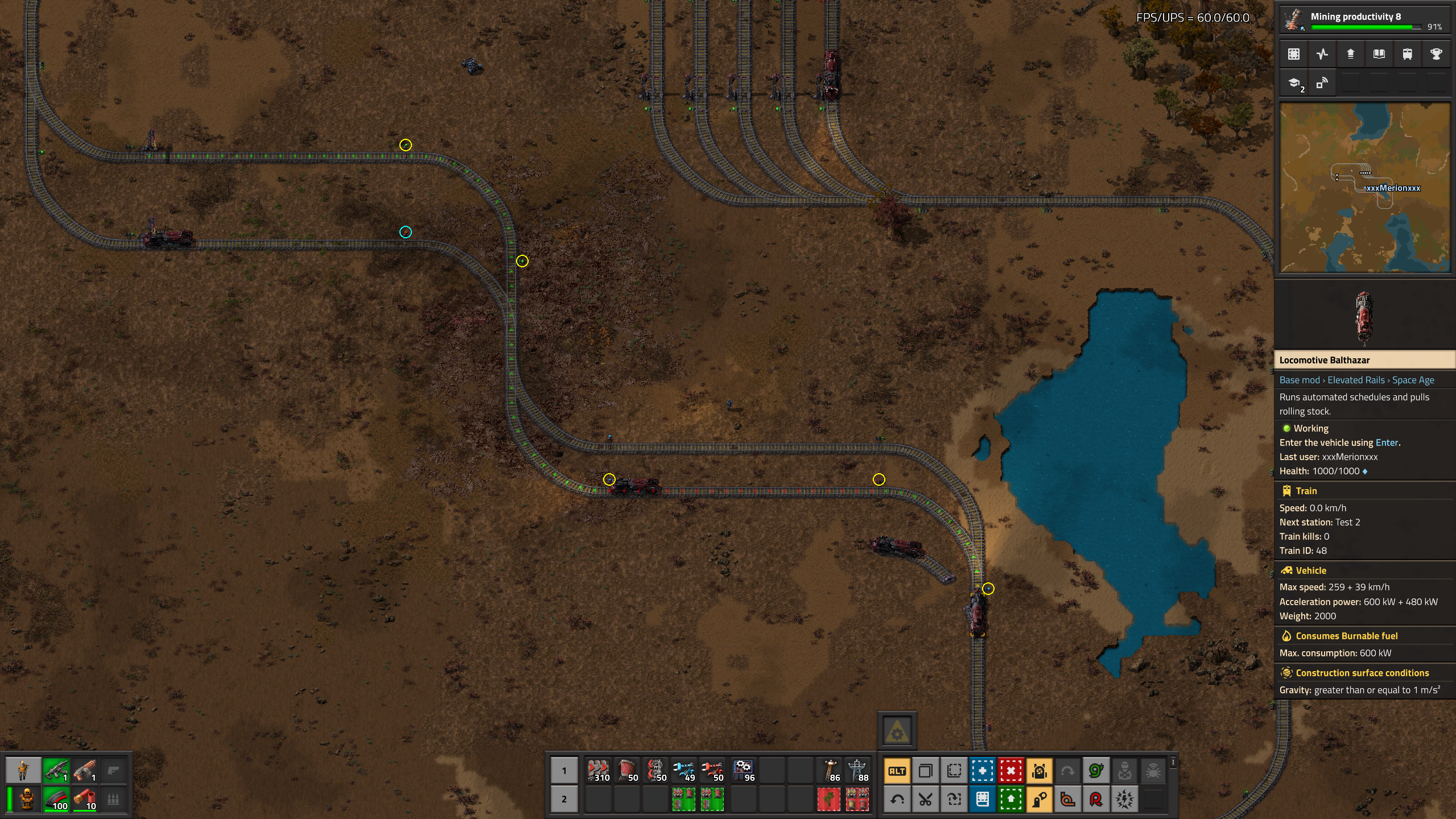Click the minimap
Image resolution: width=1456 pixels, height=819 pixels.
click(1364, 188)
